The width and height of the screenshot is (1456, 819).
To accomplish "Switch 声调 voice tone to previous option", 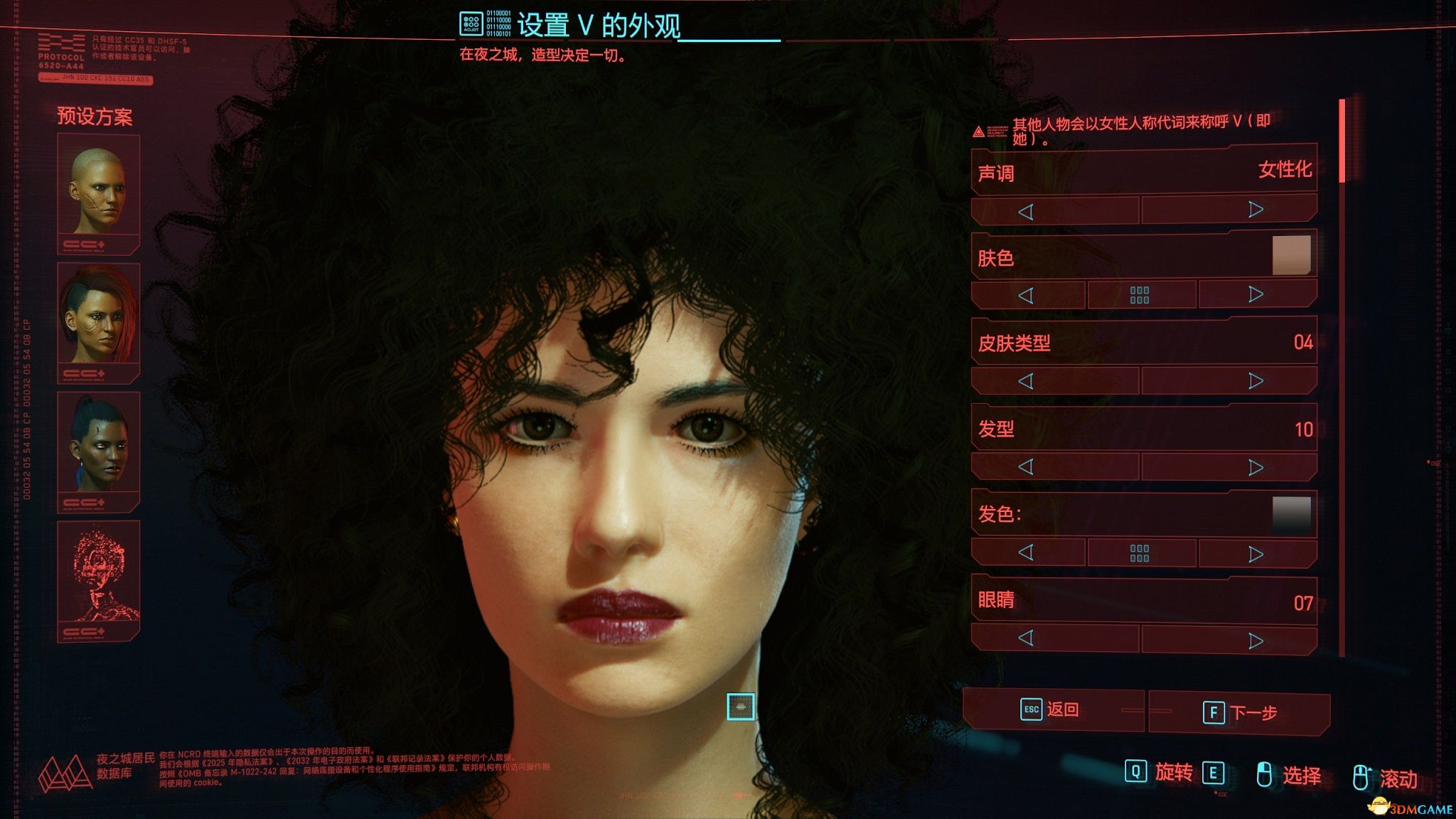I will click(1025, 211).
